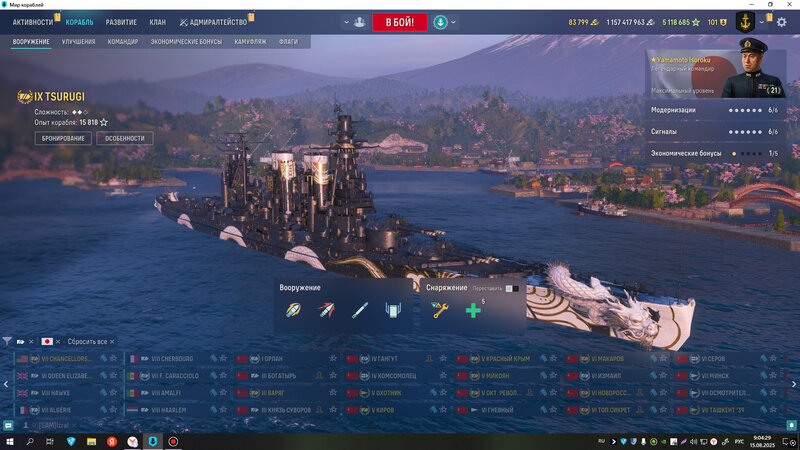Select the wrench damage control consumable
This screenshot has width=800, height=450.
click(x=437, y=311)
